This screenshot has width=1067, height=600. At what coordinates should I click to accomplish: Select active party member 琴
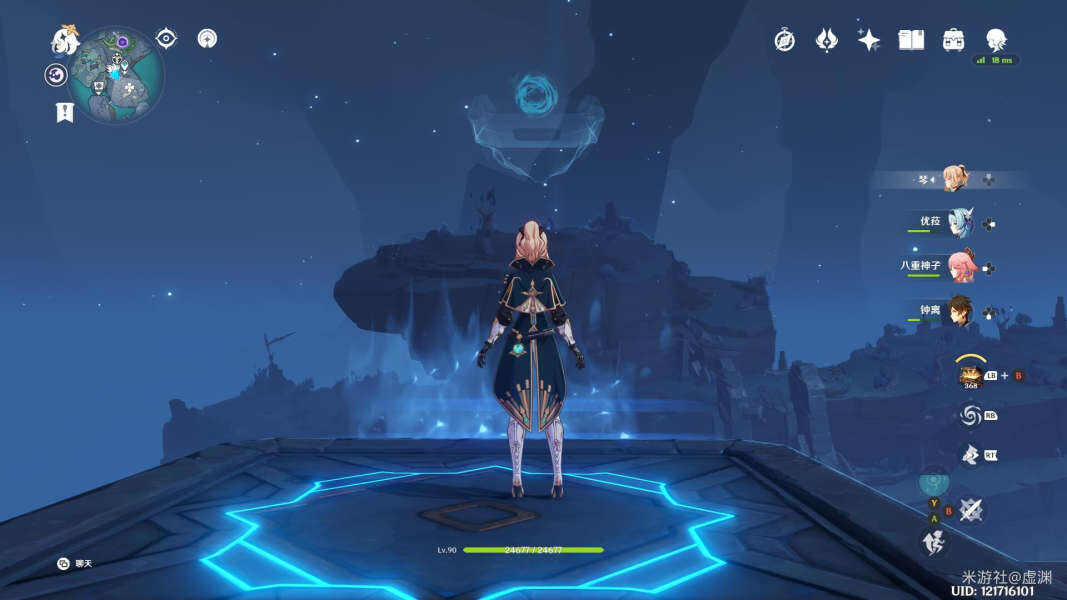[955, 179]
